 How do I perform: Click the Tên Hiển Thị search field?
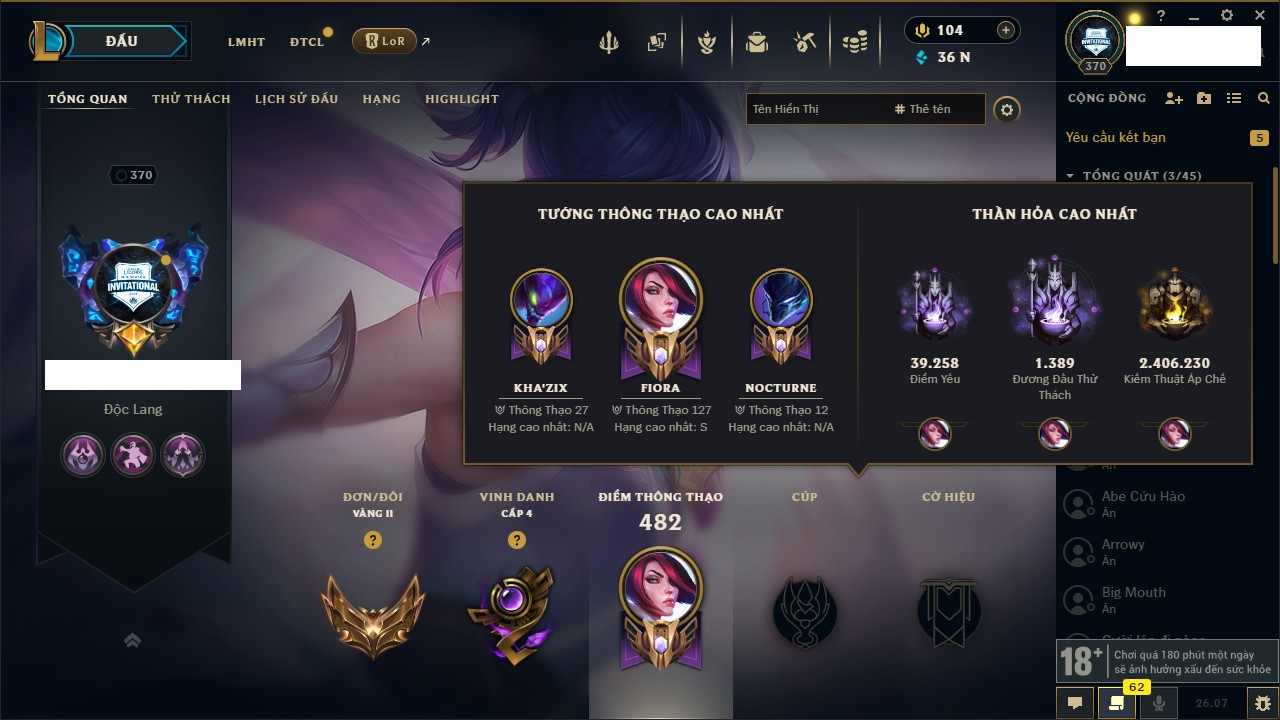(815, 109)
